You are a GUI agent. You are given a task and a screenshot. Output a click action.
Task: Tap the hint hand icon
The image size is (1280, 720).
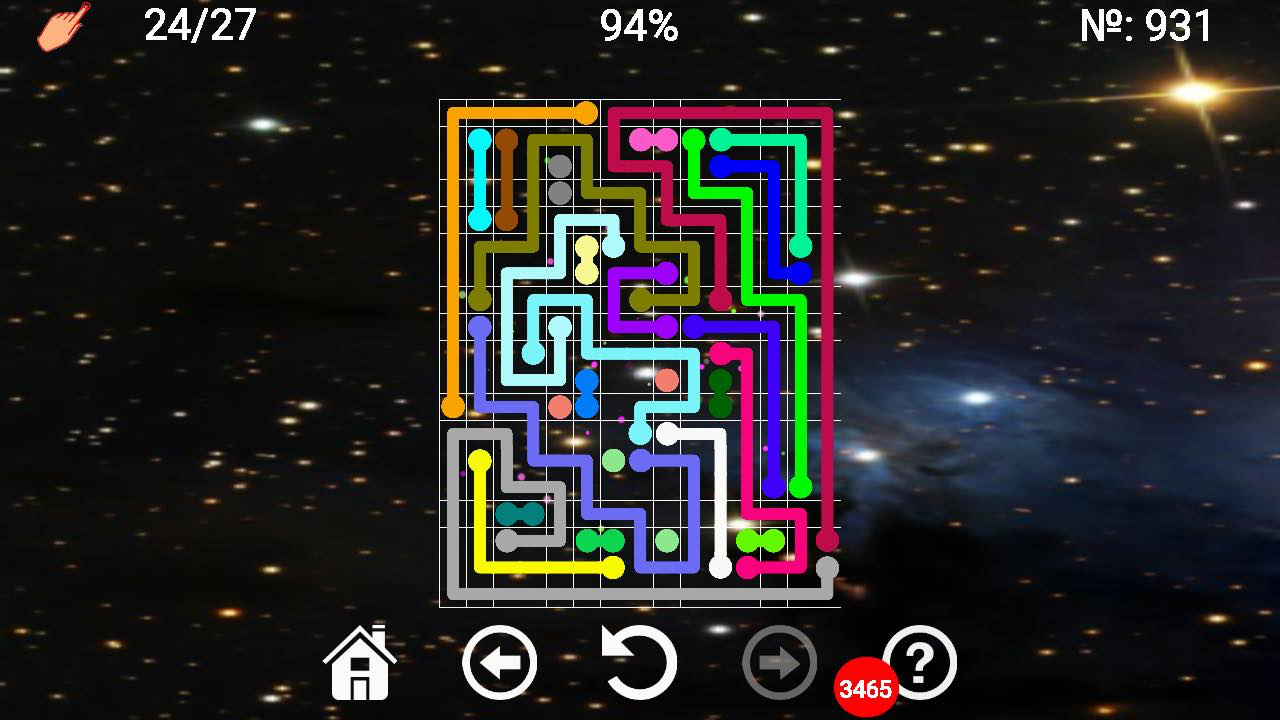pyautogui.click(x=62, y=27)
